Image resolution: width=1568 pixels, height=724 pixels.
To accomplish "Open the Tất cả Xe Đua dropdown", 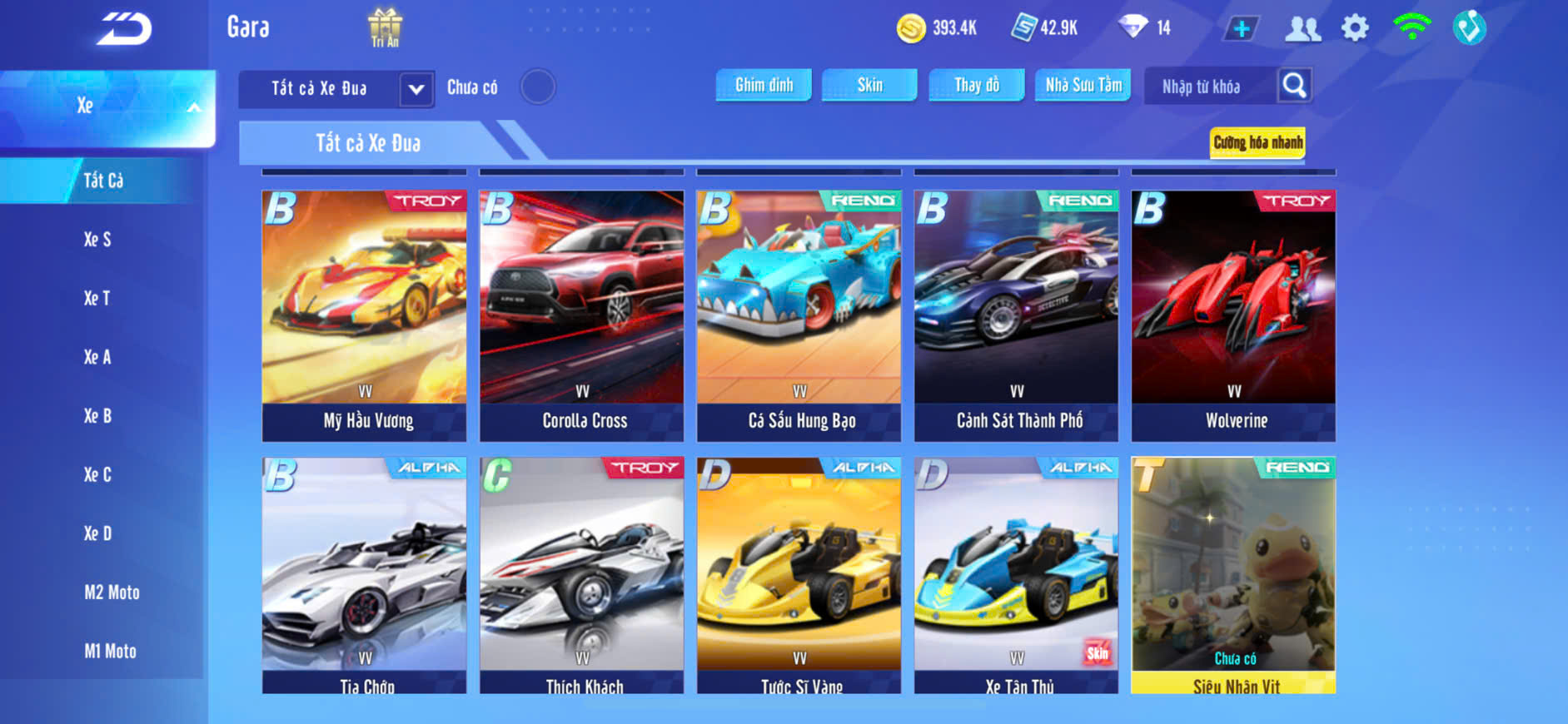I will pos(416,88).
